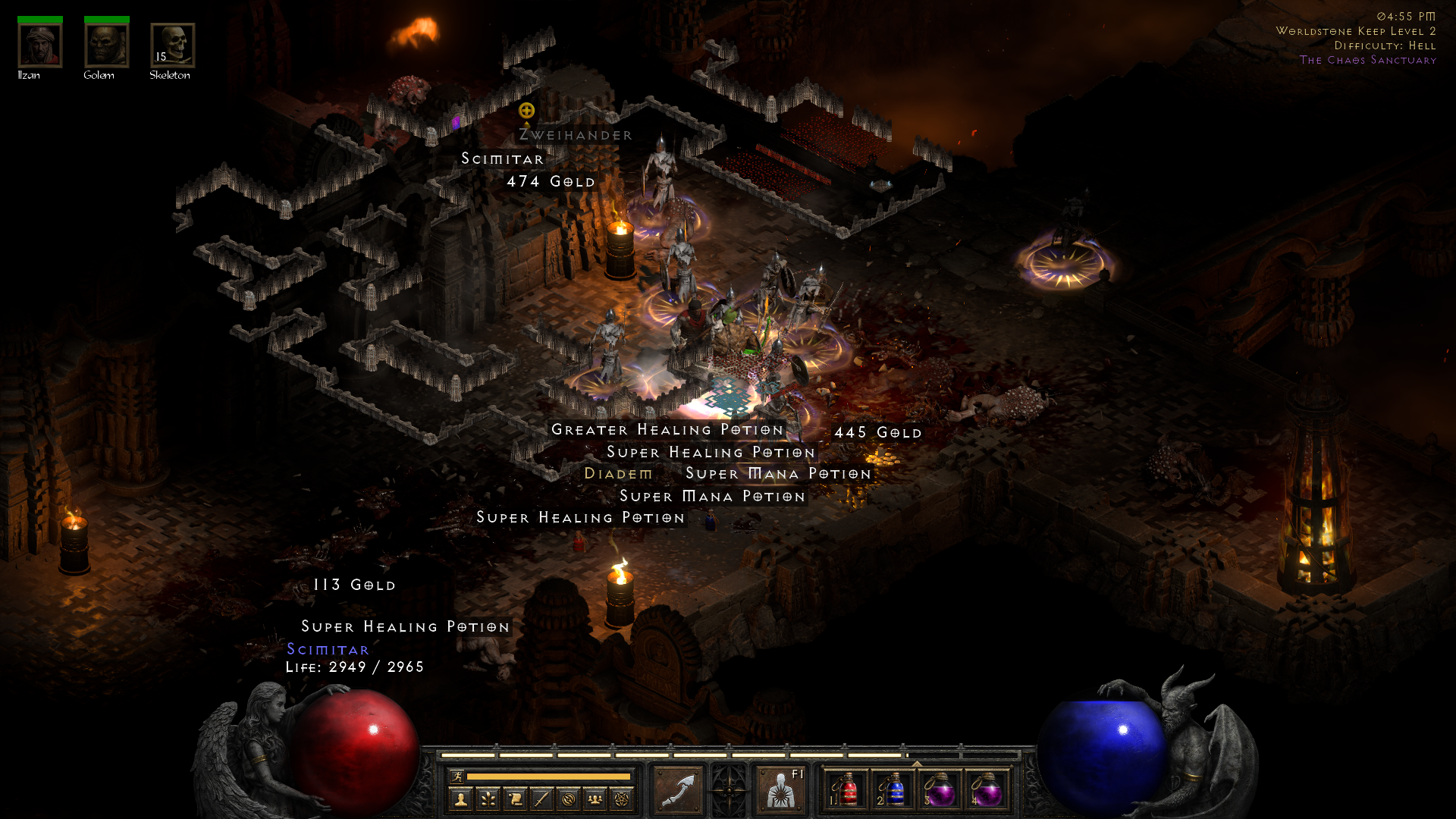This screenshot has height=819, width=1456.
Task: Click the Ilzan mercenary portrait
Action: (x=39, y=45)
